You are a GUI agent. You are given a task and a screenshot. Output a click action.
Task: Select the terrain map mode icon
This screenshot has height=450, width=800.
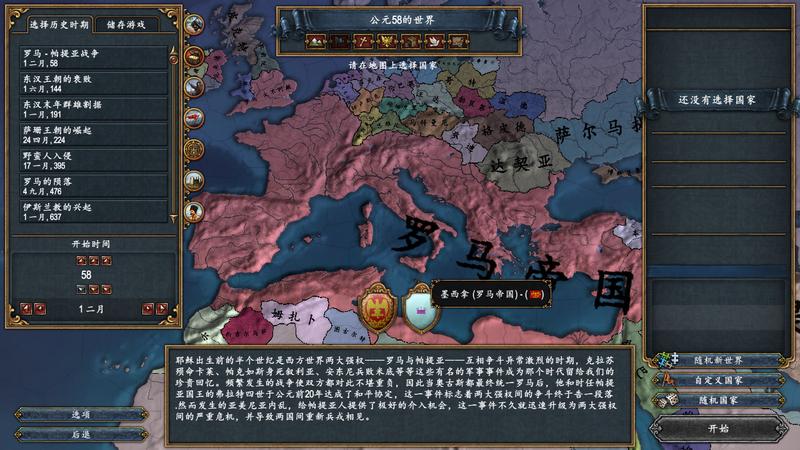click(318, 42)
